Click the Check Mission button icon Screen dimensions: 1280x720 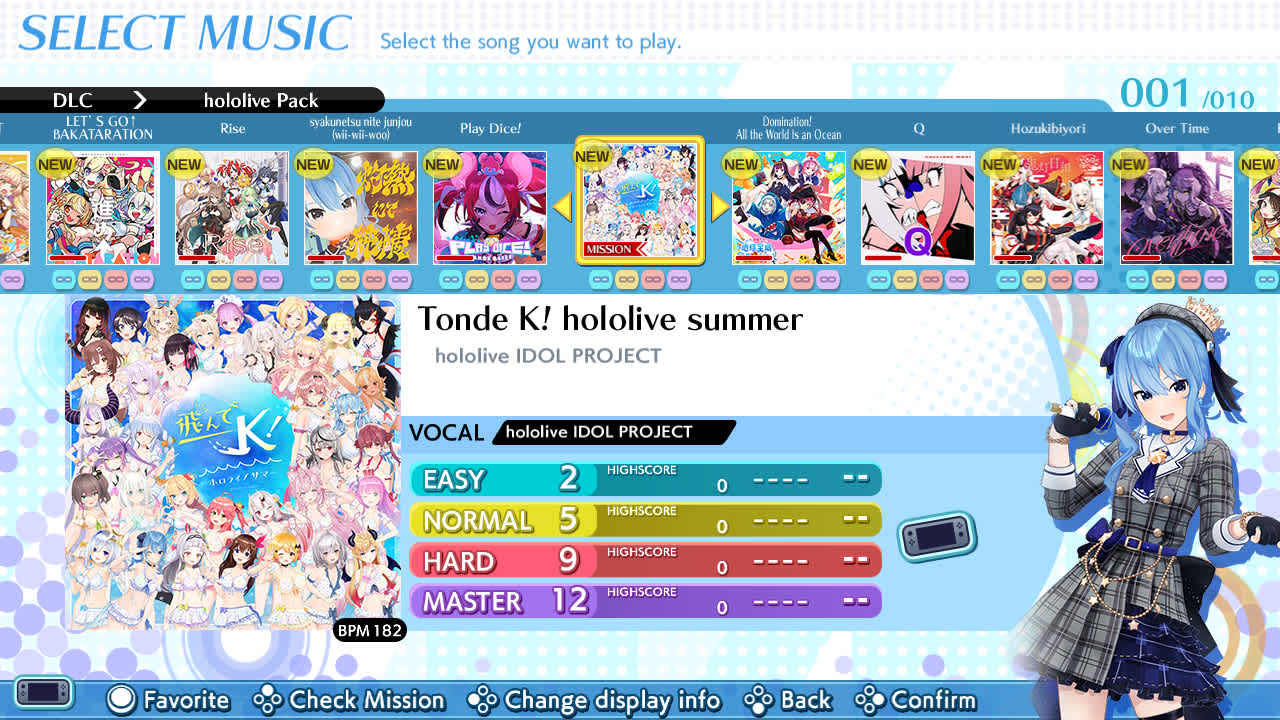tap(266, 701)
